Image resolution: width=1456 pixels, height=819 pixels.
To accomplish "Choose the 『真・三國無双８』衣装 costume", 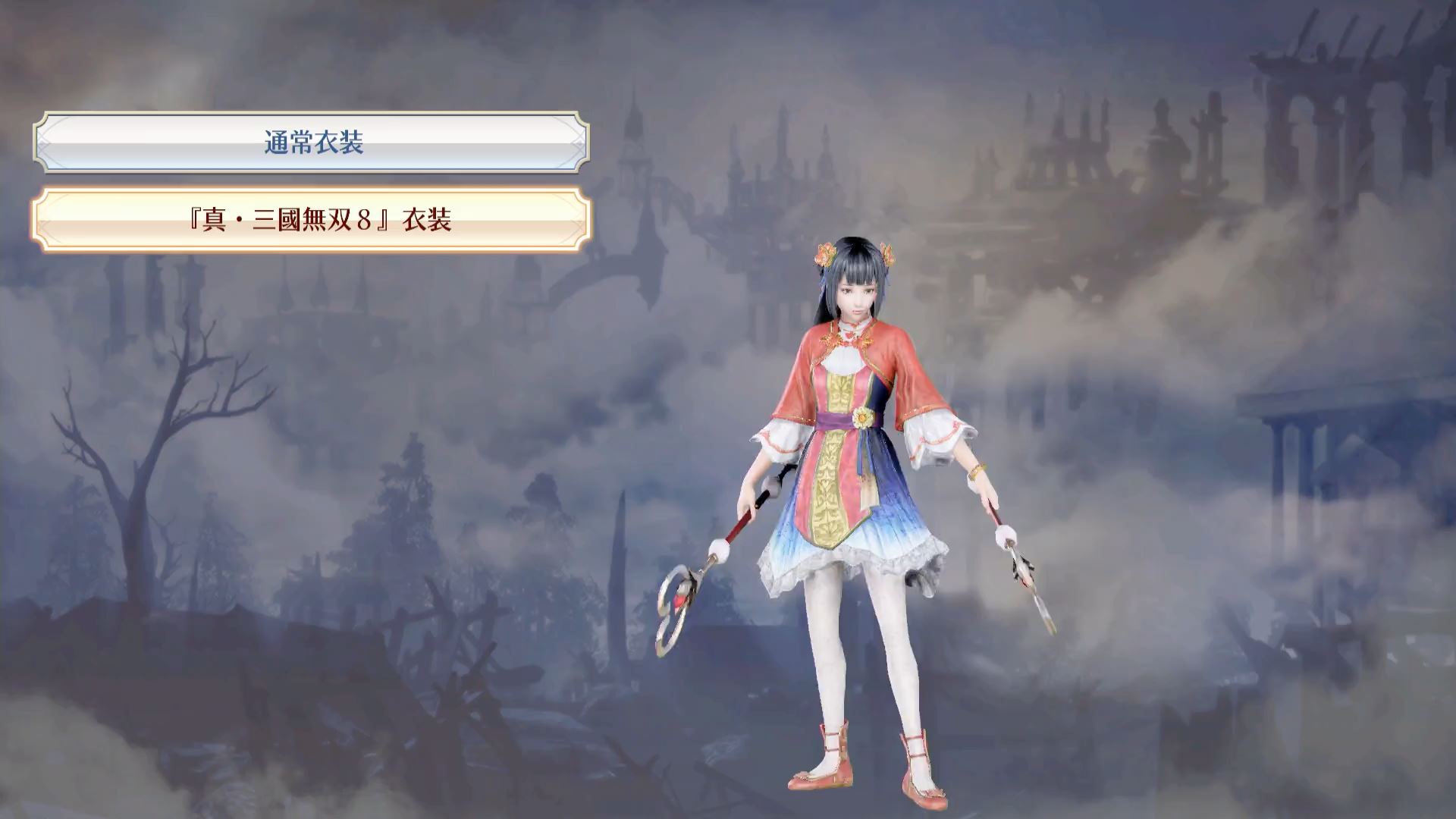I will 312,220.
